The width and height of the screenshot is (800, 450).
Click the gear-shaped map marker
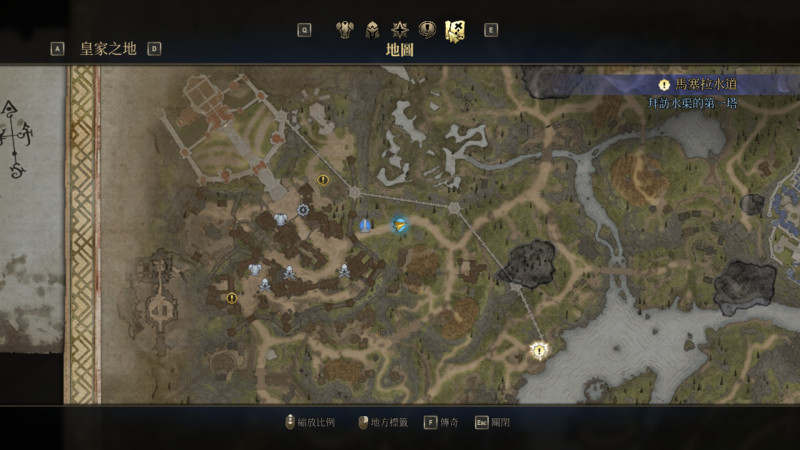click(303, 209)
